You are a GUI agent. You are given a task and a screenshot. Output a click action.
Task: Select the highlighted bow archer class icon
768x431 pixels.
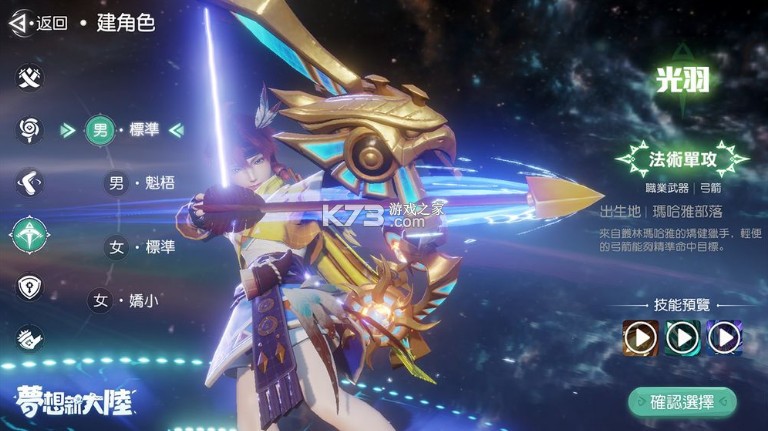30,234
